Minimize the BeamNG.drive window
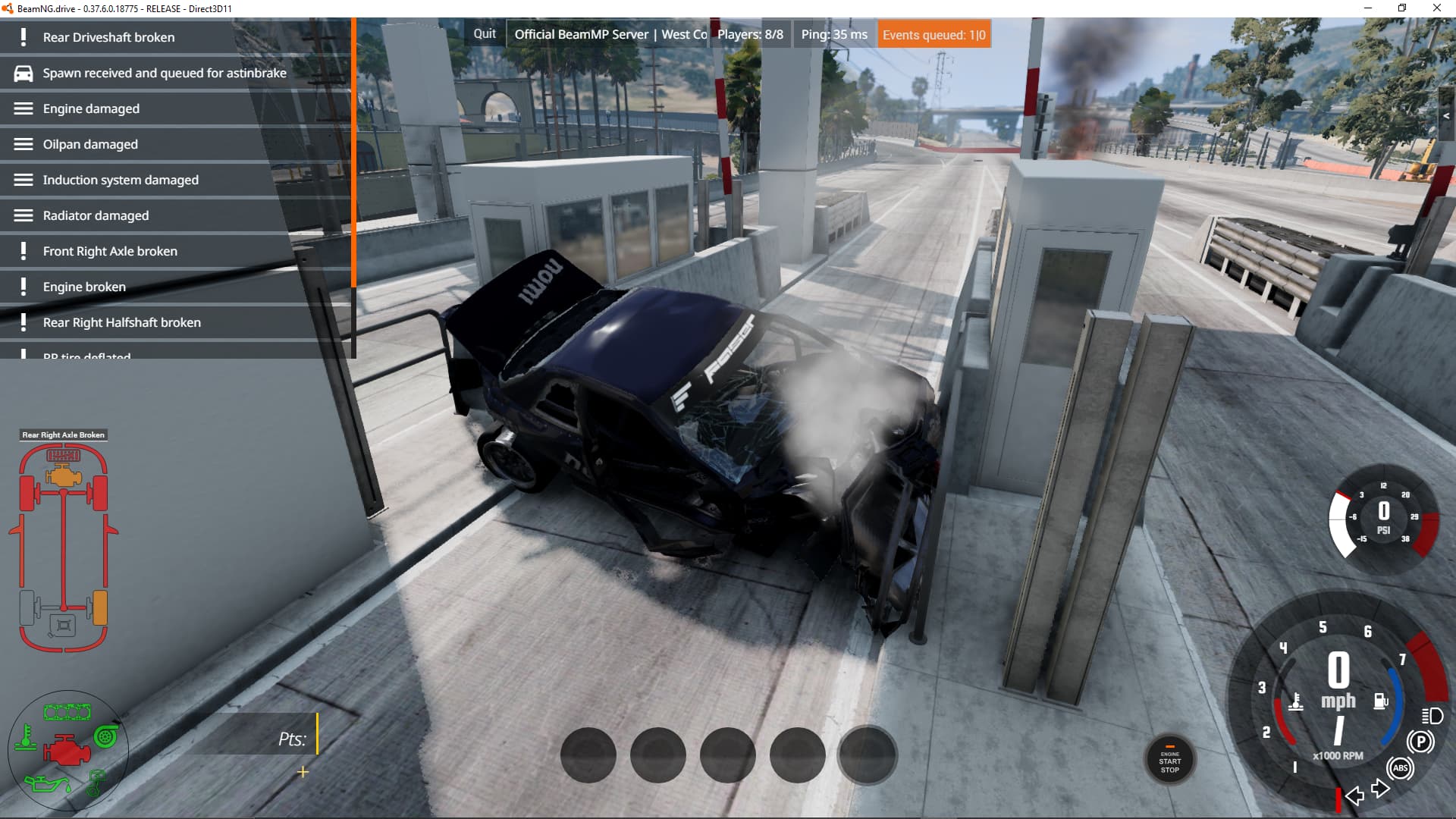The image size is (1456, 819). (1368, 8)
